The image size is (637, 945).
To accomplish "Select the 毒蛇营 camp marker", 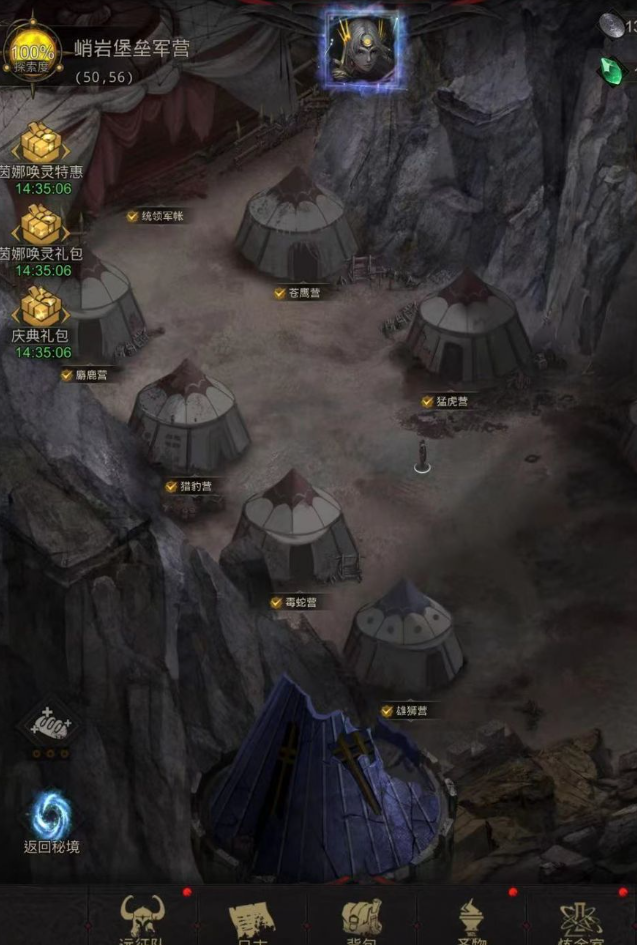I will point(294,603).
